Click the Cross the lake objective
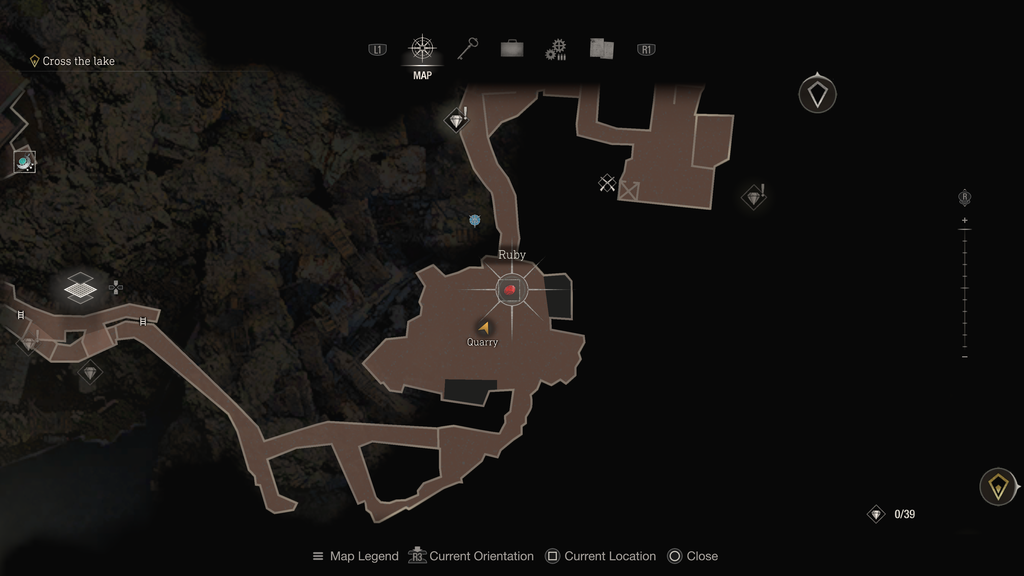Screen dimensions: 1024x576 point(78,61)
